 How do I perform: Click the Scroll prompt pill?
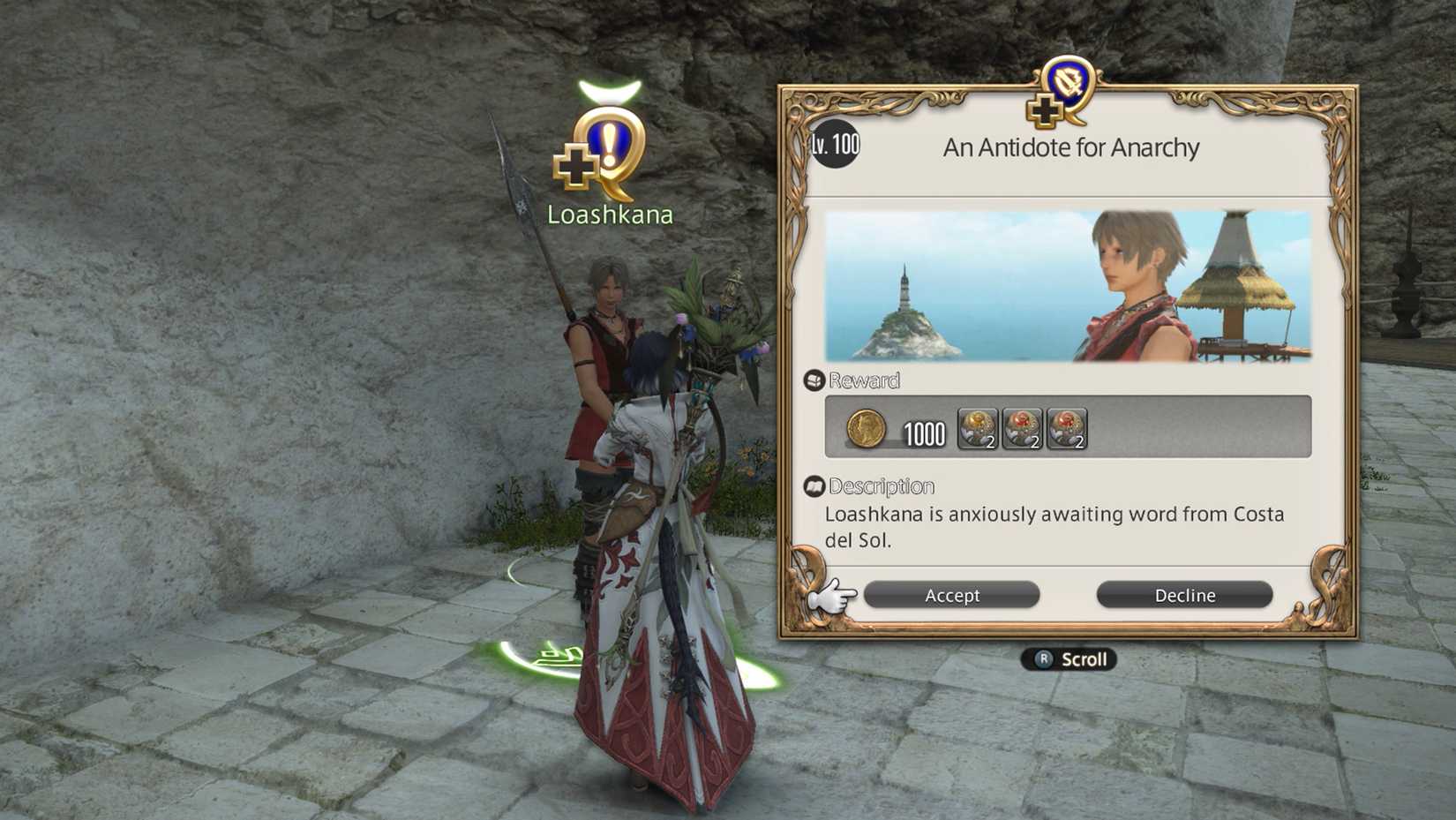coord(1070,658)
